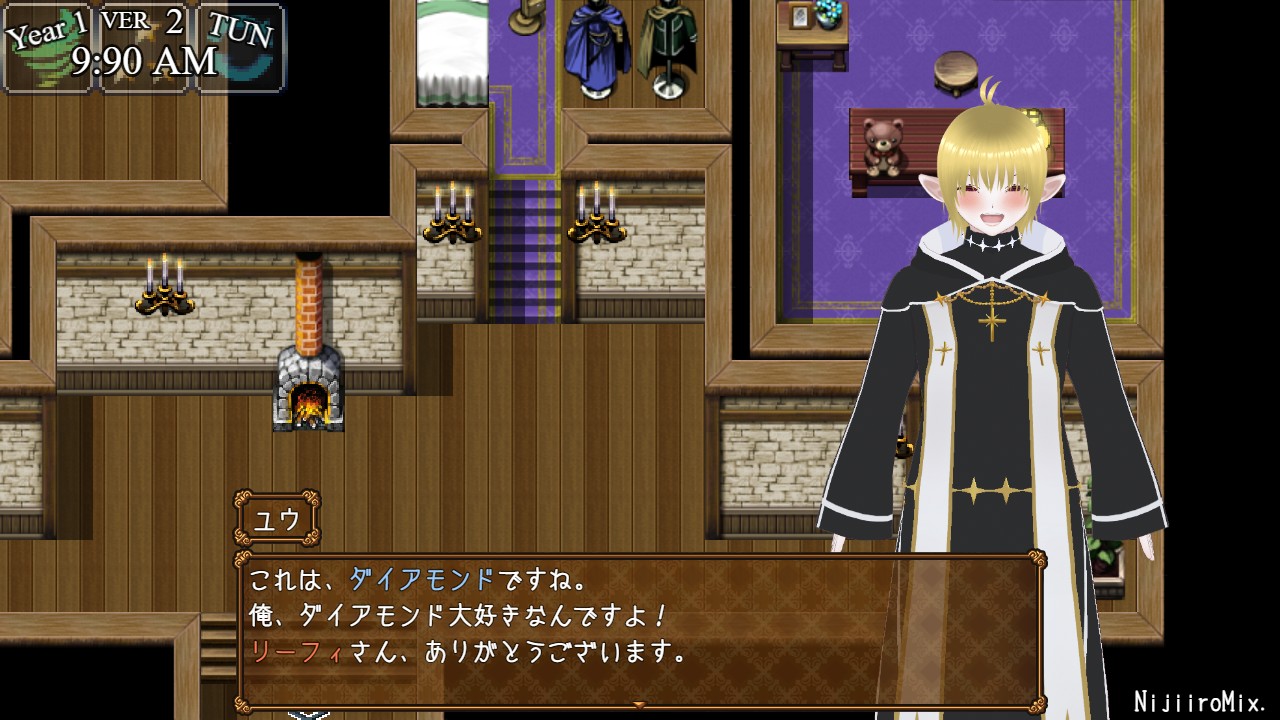
Task: Click the continue arrow under the dialogue text
Action: (640, 705)
